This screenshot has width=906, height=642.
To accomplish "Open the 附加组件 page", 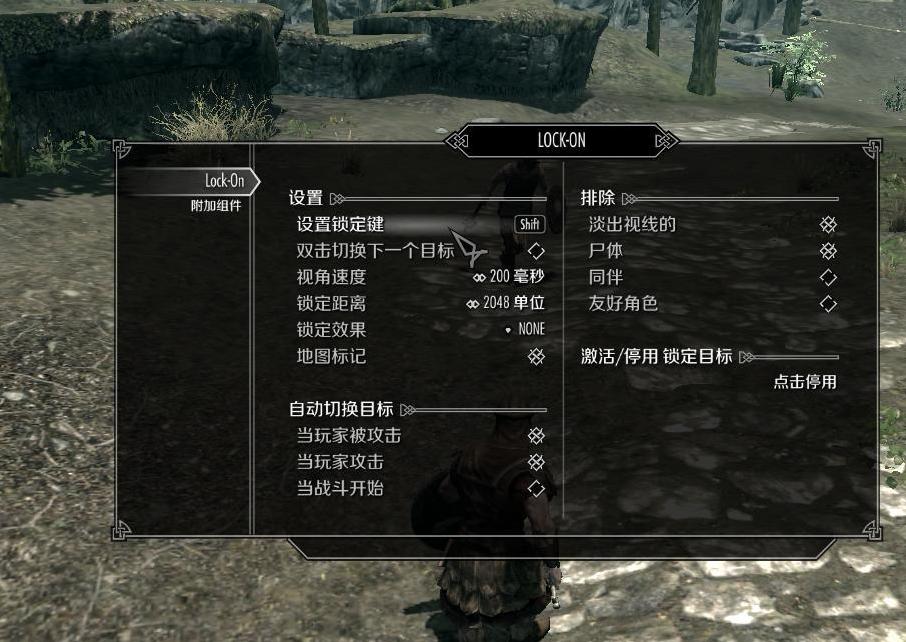I will point(216,206).
